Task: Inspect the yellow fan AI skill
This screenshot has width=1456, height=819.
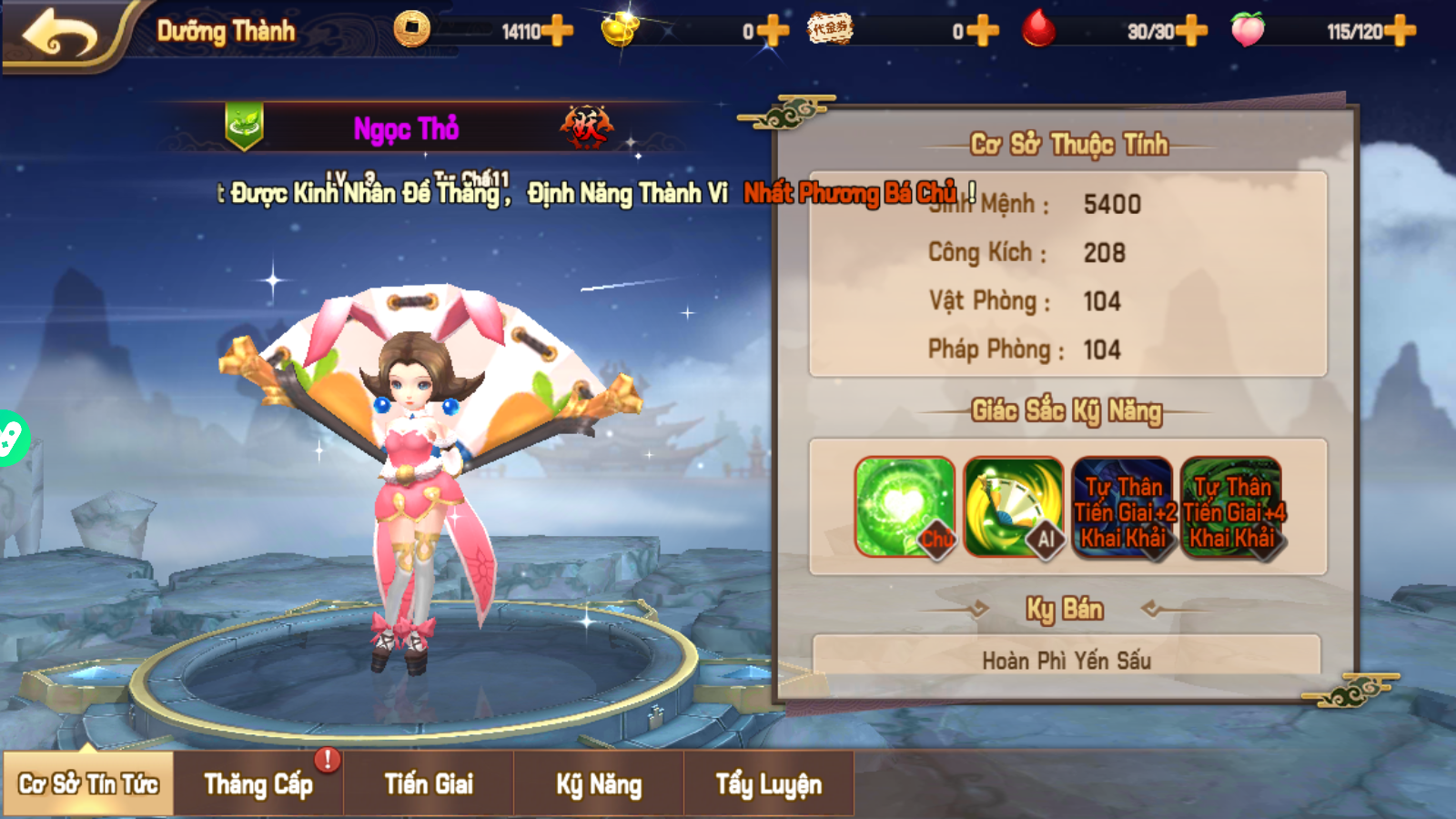Action: [x=1013, y=507]
